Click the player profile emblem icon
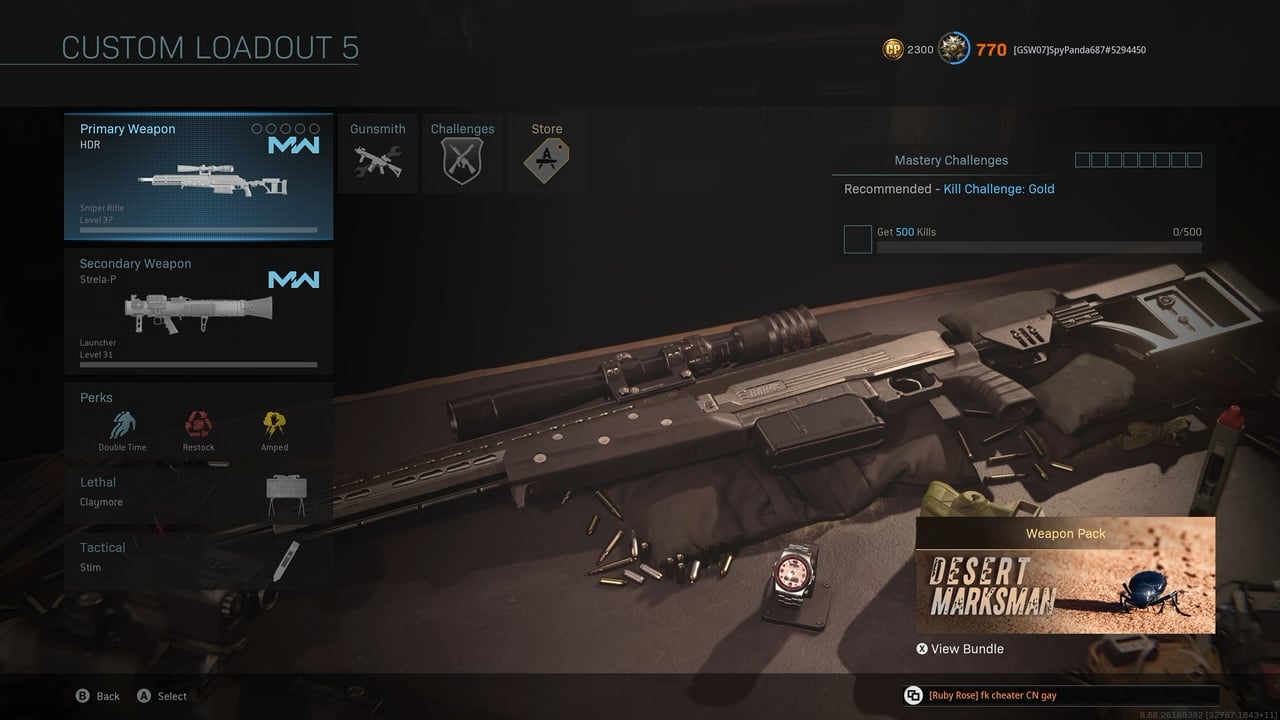 [954, 49]
